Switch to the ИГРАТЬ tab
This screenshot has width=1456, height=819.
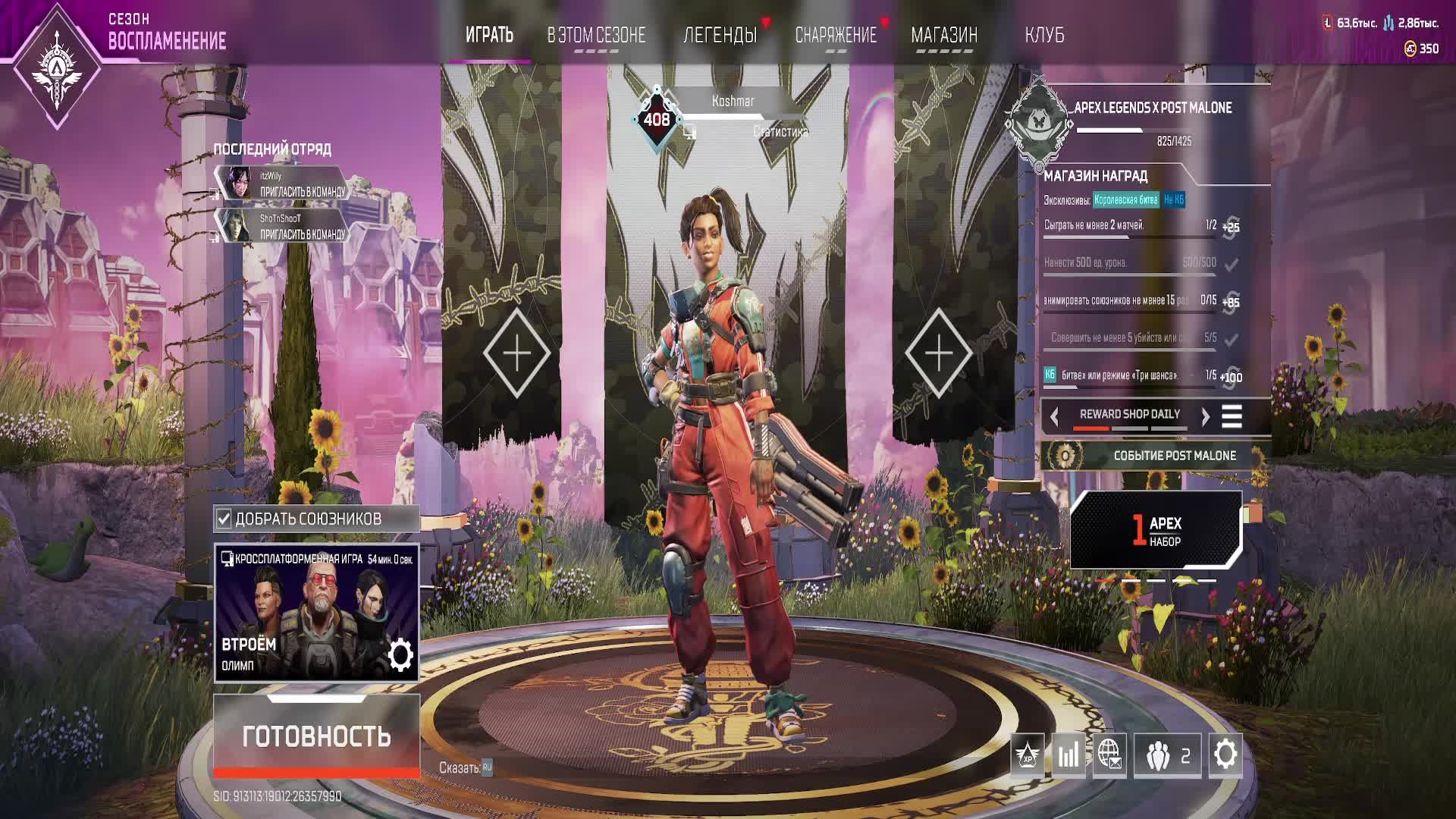(x=489, y=35)
